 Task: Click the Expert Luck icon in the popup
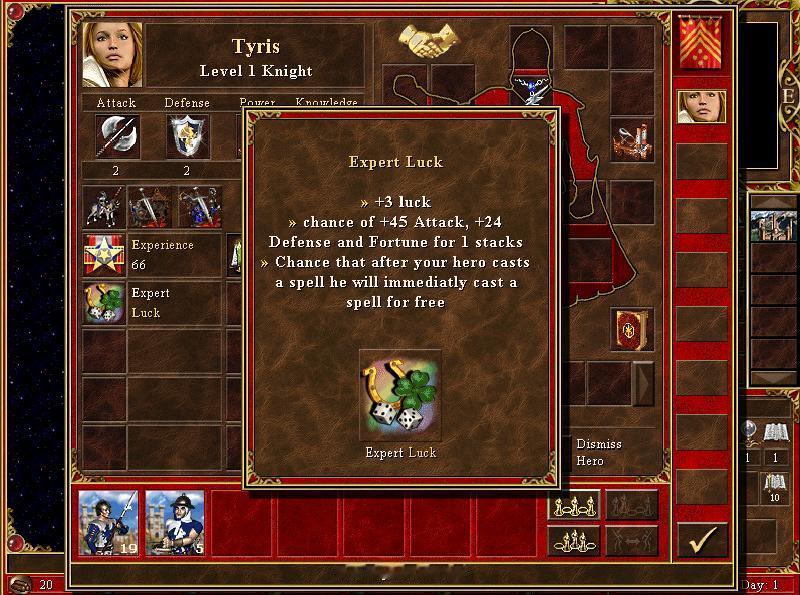point(400,392)
